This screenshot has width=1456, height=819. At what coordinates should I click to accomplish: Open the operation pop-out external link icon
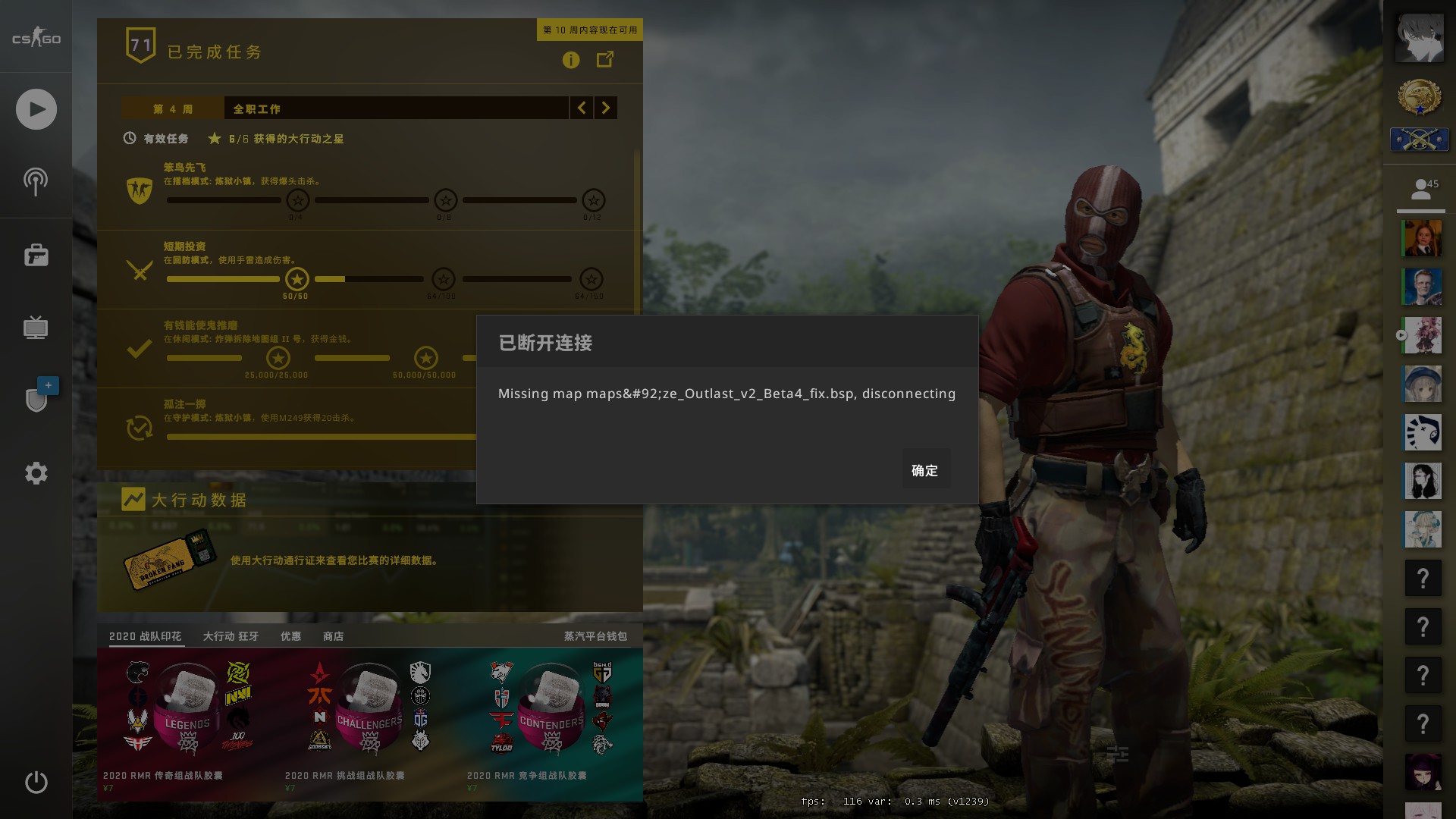click(605, 59)
